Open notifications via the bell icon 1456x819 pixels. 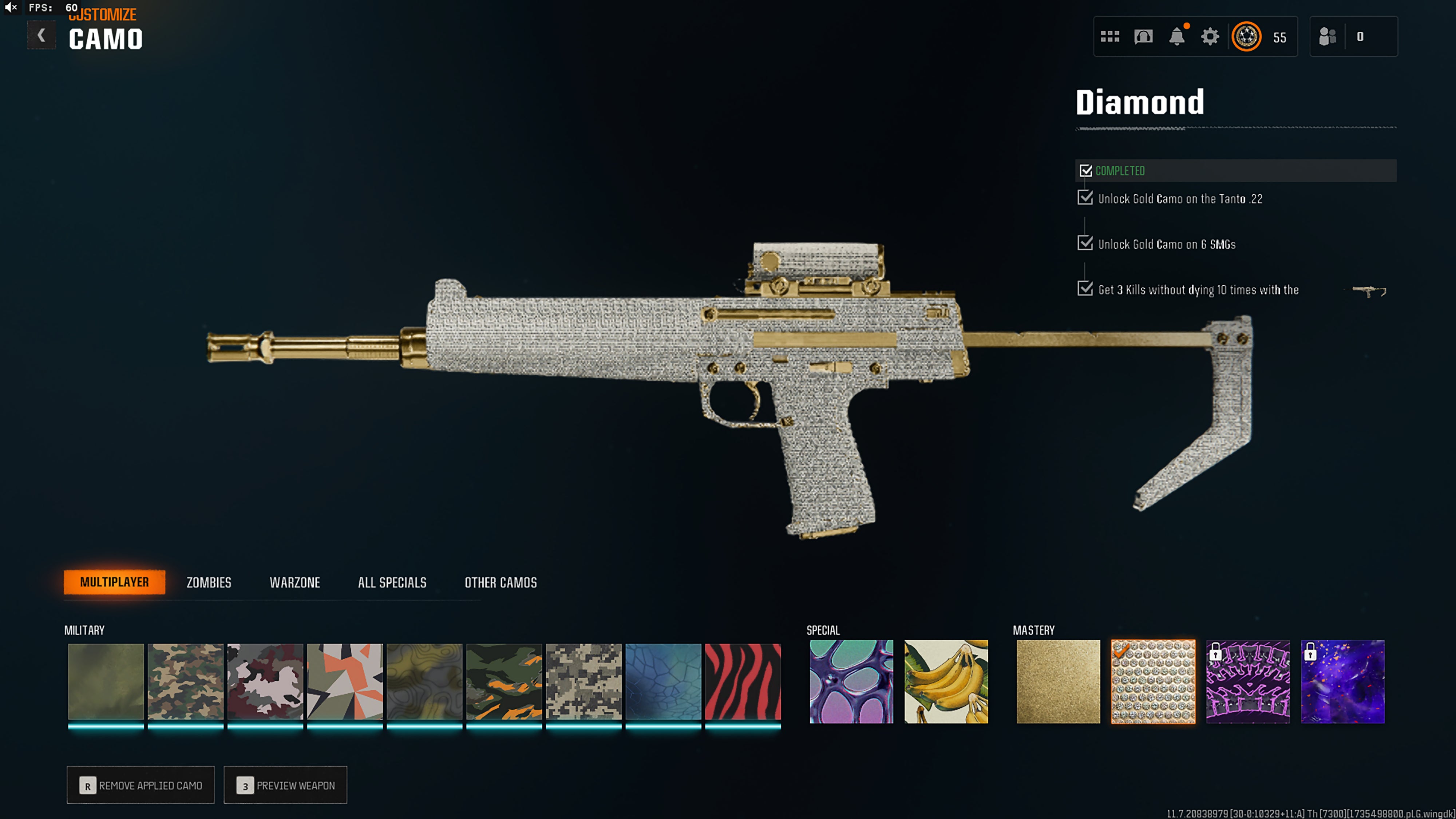1177,37
